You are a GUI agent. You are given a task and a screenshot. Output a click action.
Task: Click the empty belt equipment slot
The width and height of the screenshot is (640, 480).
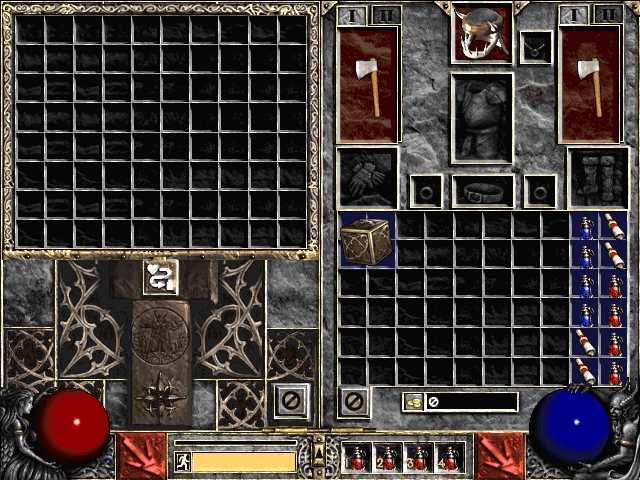[x=483, y=189]
